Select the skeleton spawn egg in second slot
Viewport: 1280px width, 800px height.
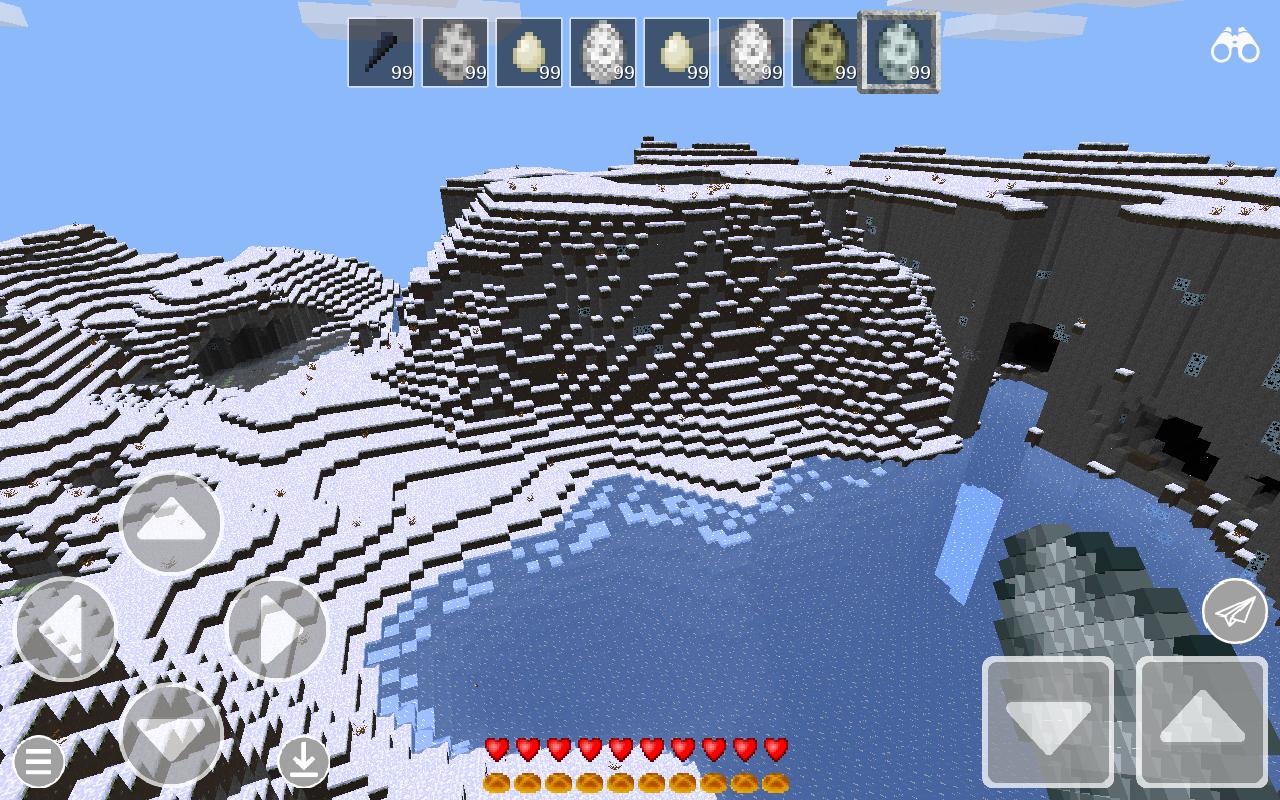[455, 50]
